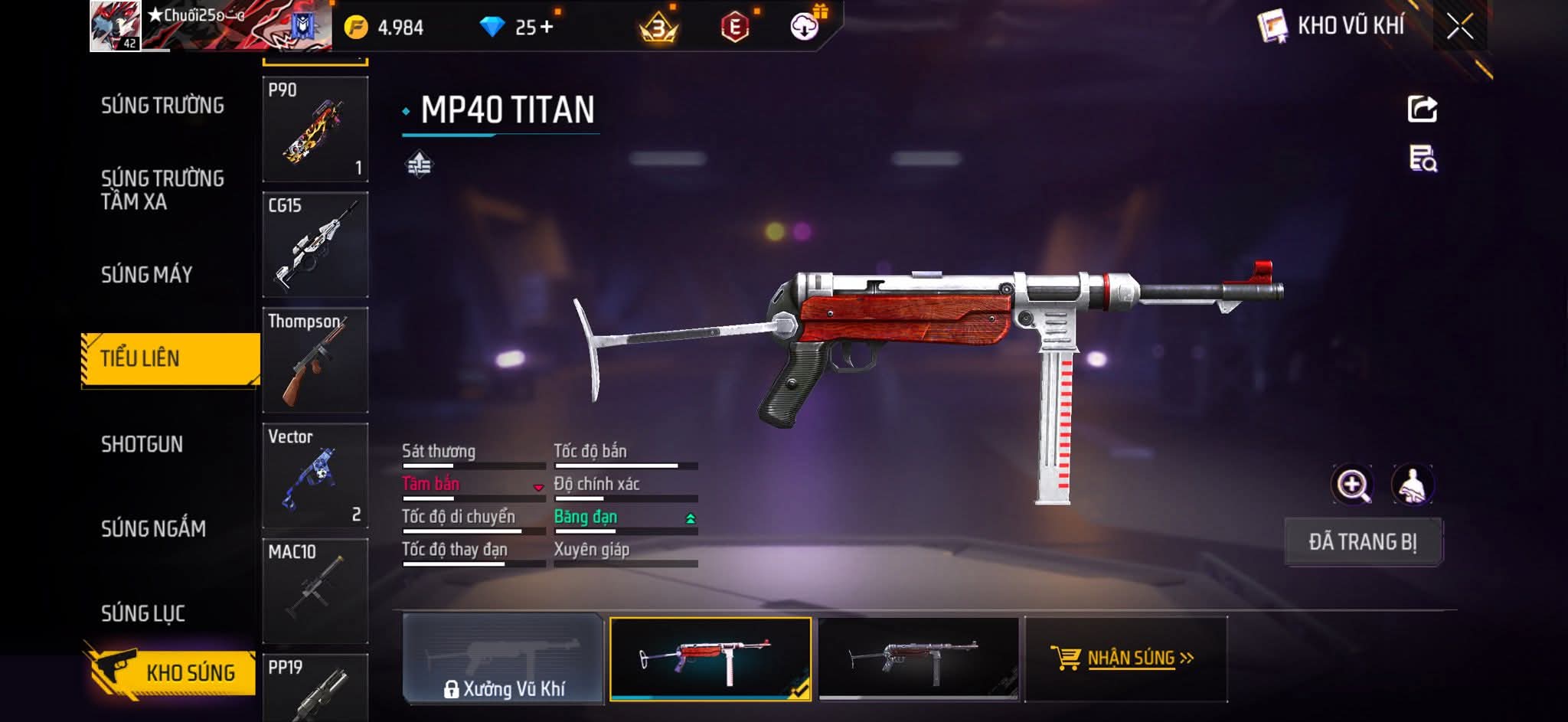Screen dimensions: 1568x722
Task: Open the Súng Lục category
Action: coord(143,613)
